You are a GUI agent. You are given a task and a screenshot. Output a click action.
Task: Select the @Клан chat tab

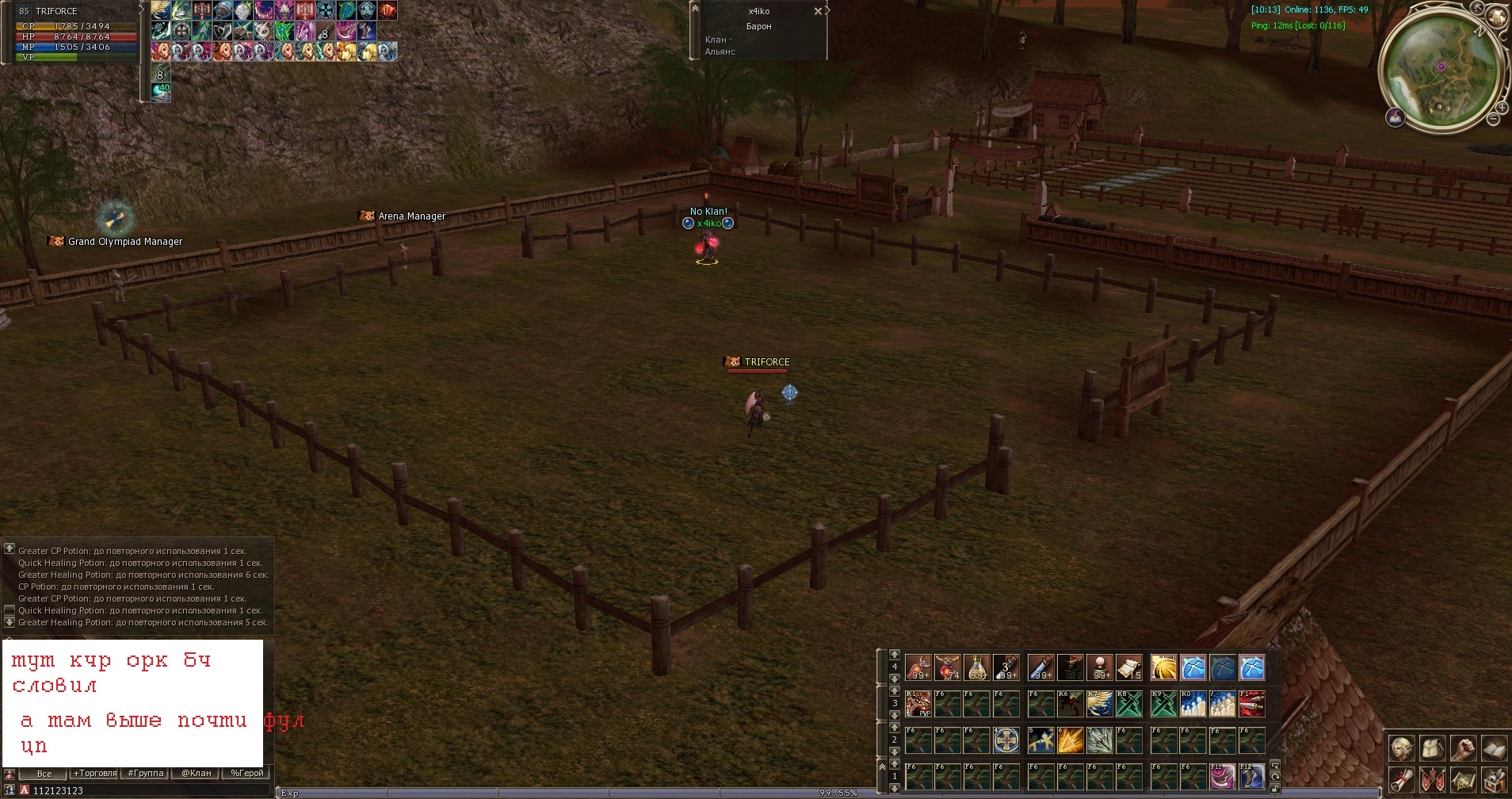click(196, 774)
